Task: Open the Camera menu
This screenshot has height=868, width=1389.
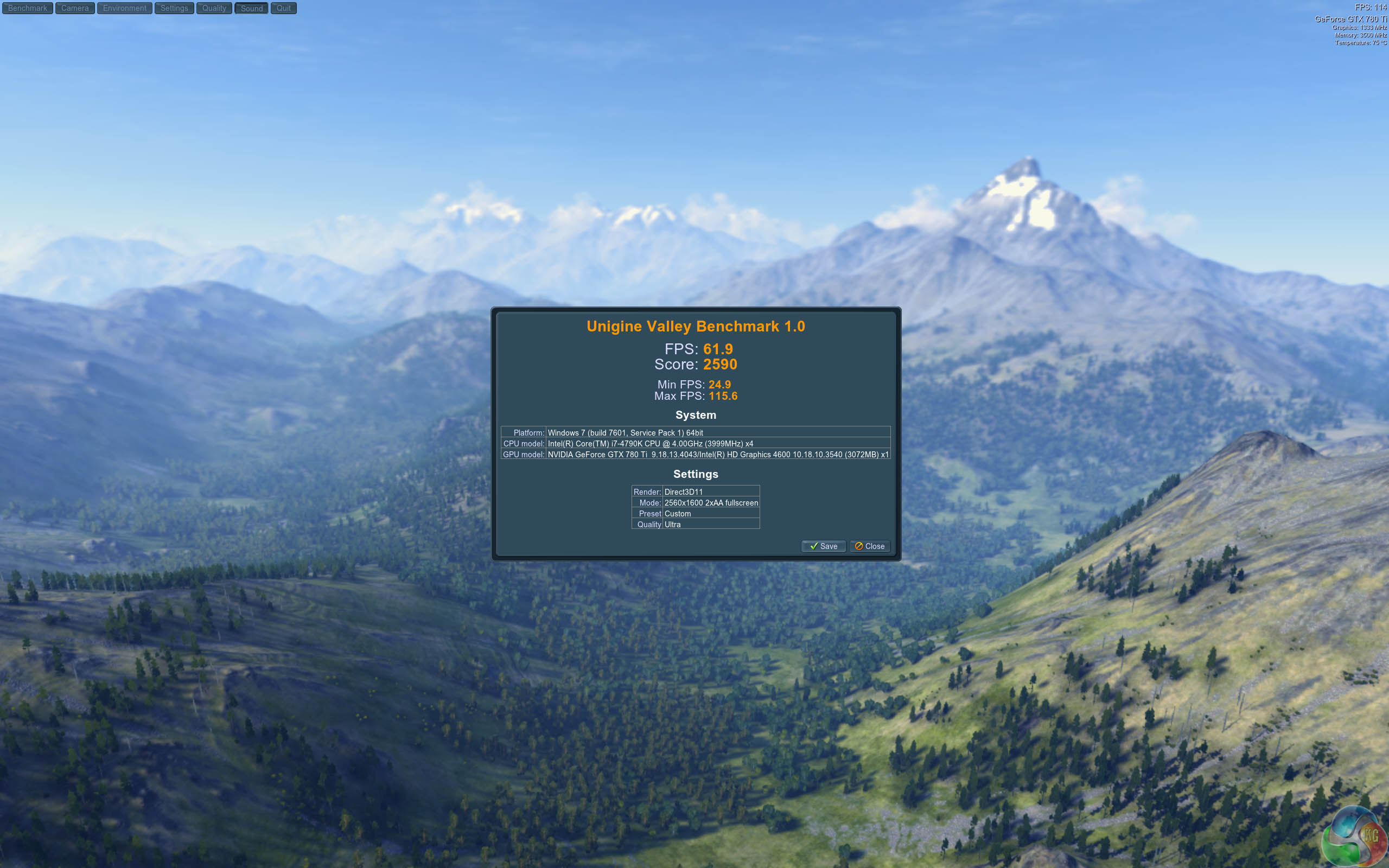Action: tap(75, 8)
